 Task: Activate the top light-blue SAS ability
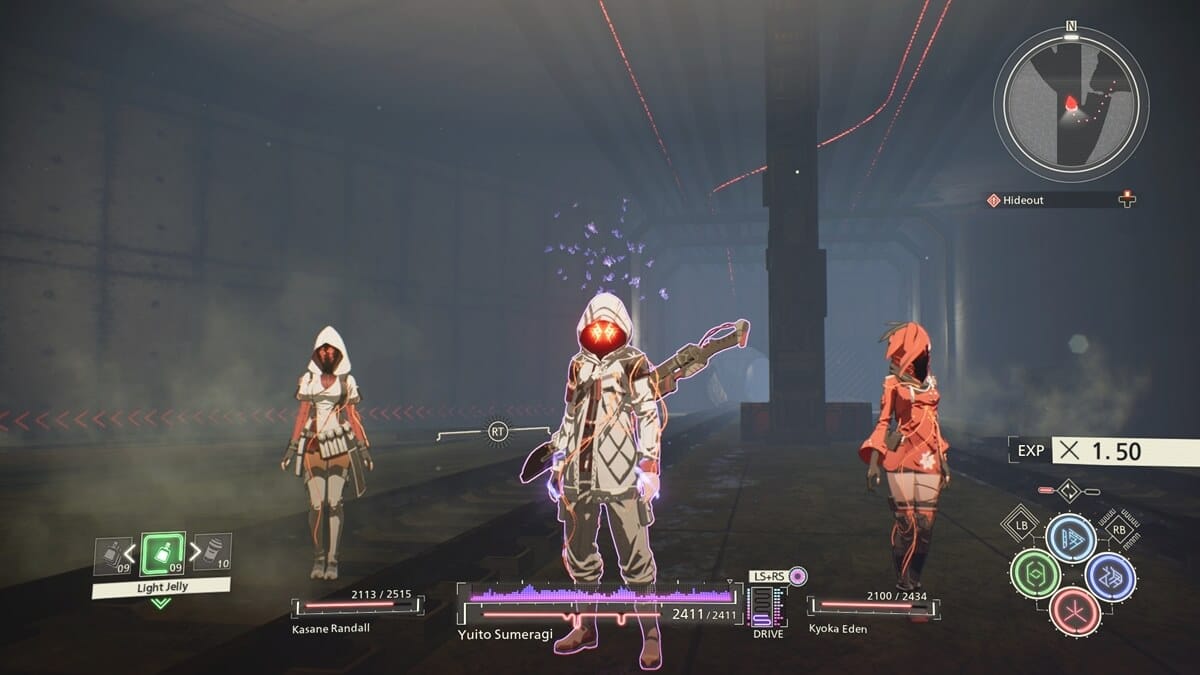coord(1071,538)
